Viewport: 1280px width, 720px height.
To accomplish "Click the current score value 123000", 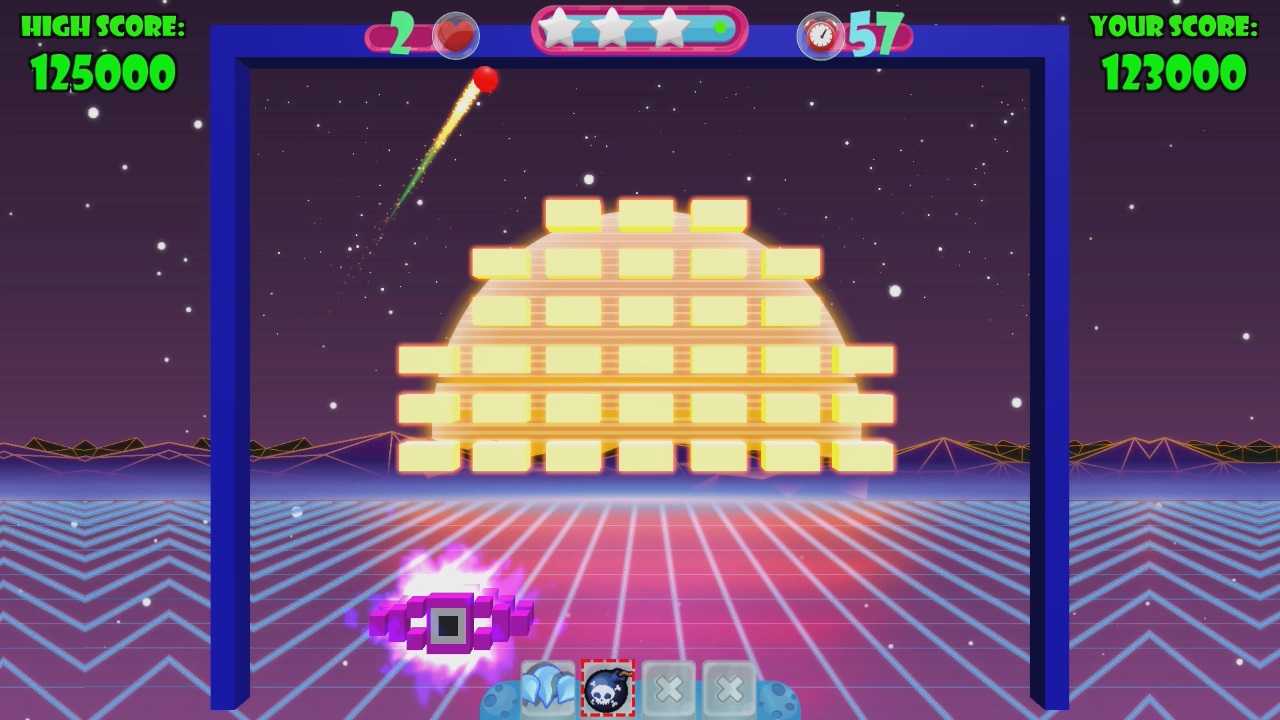I will 1176,70.
